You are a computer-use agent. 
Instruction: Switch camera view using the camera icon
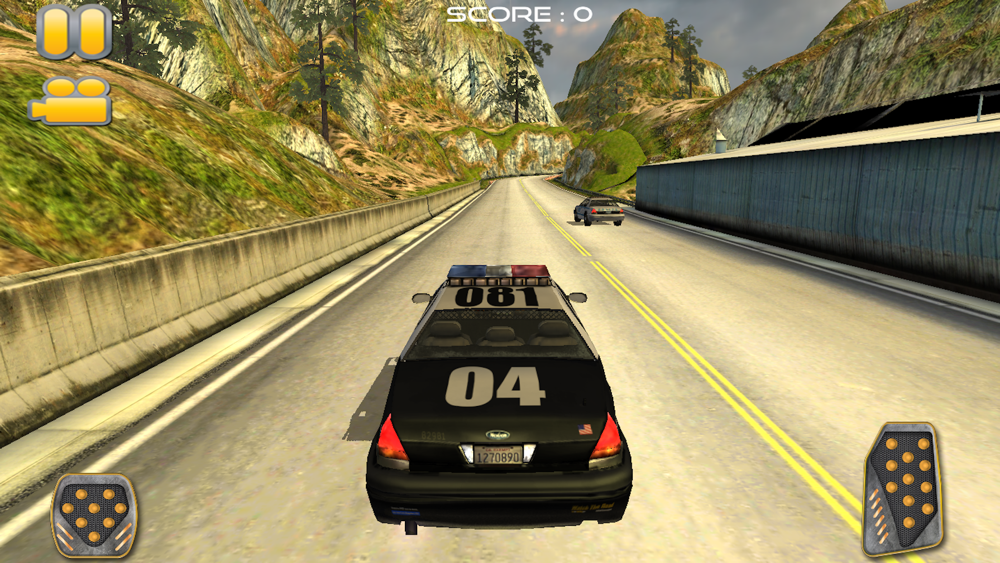click(x=71, y=101)
